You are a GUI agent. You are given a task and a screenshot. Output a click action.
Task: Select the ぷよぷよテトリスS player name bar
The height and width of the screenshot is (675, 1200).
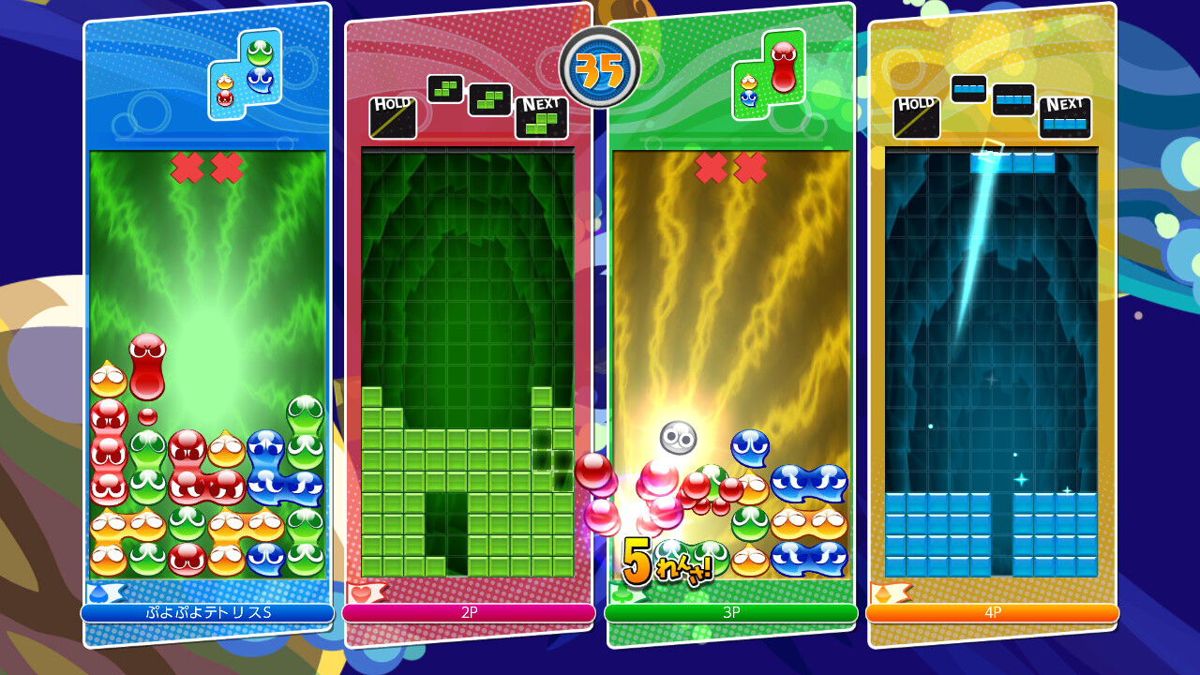[207, 612]
